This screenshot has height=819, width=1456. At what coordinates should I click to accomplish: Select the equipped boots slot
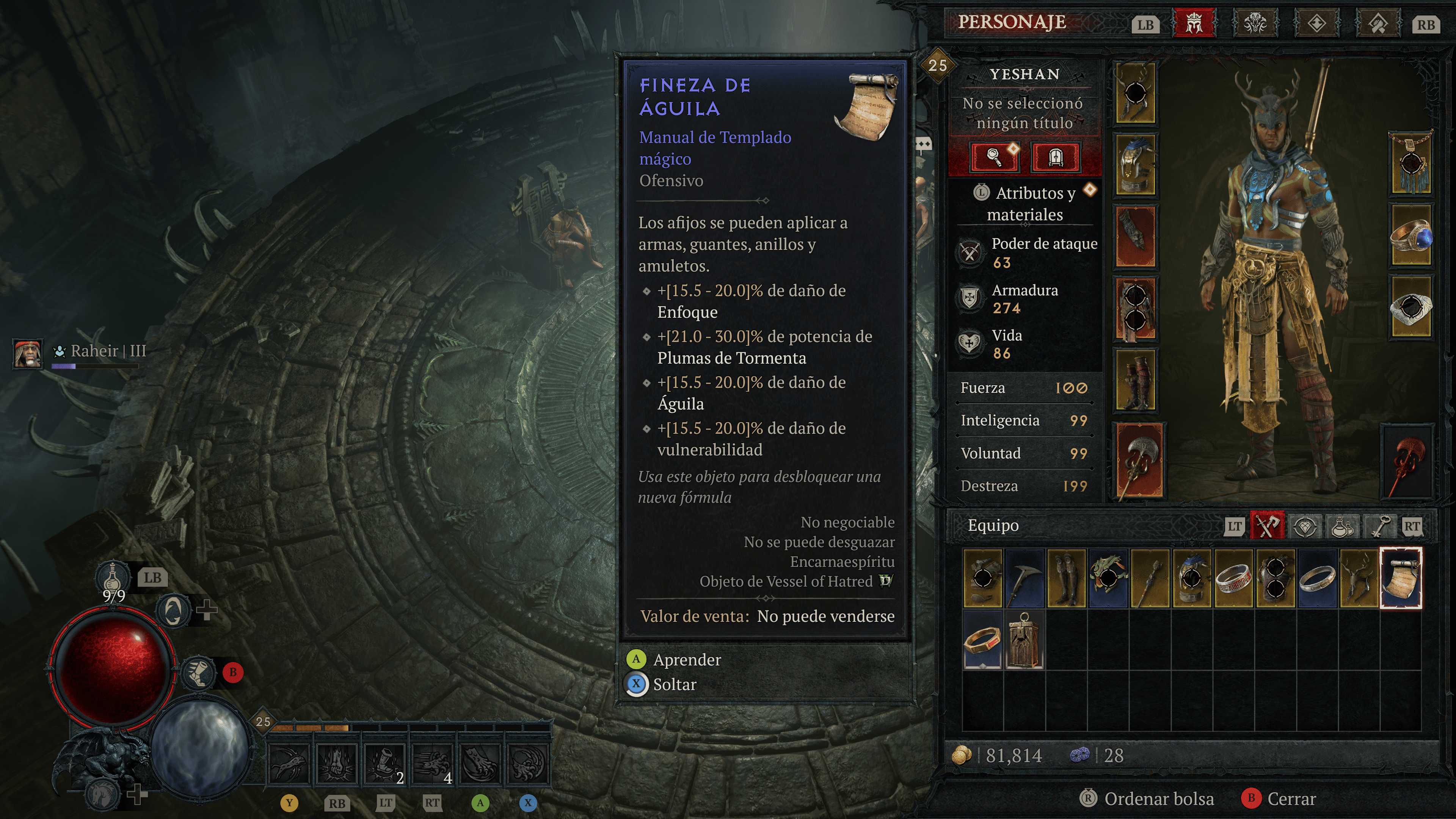coord(1135,379)
